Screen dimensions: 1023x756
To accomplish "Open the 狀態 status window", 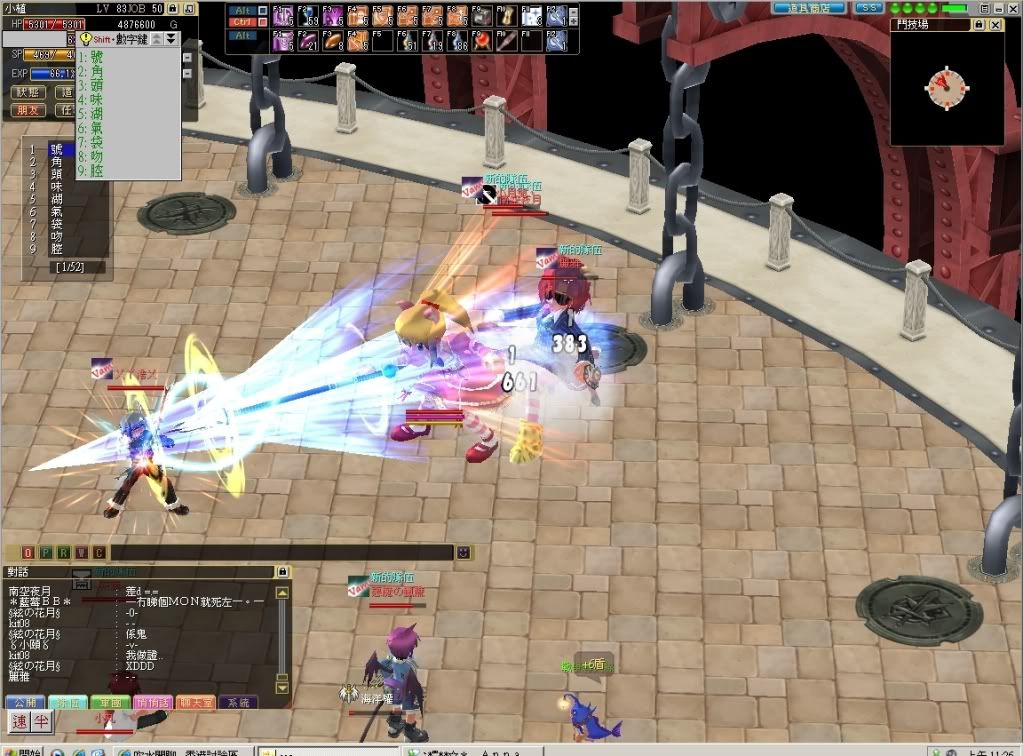I will click(28, 92).
